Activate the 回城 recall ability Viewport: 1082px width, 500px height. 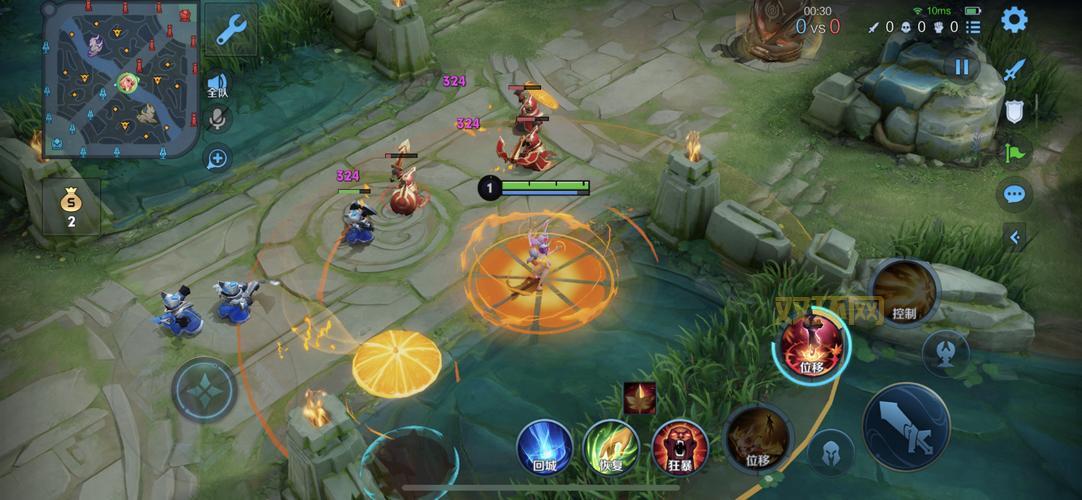[545, 446]
